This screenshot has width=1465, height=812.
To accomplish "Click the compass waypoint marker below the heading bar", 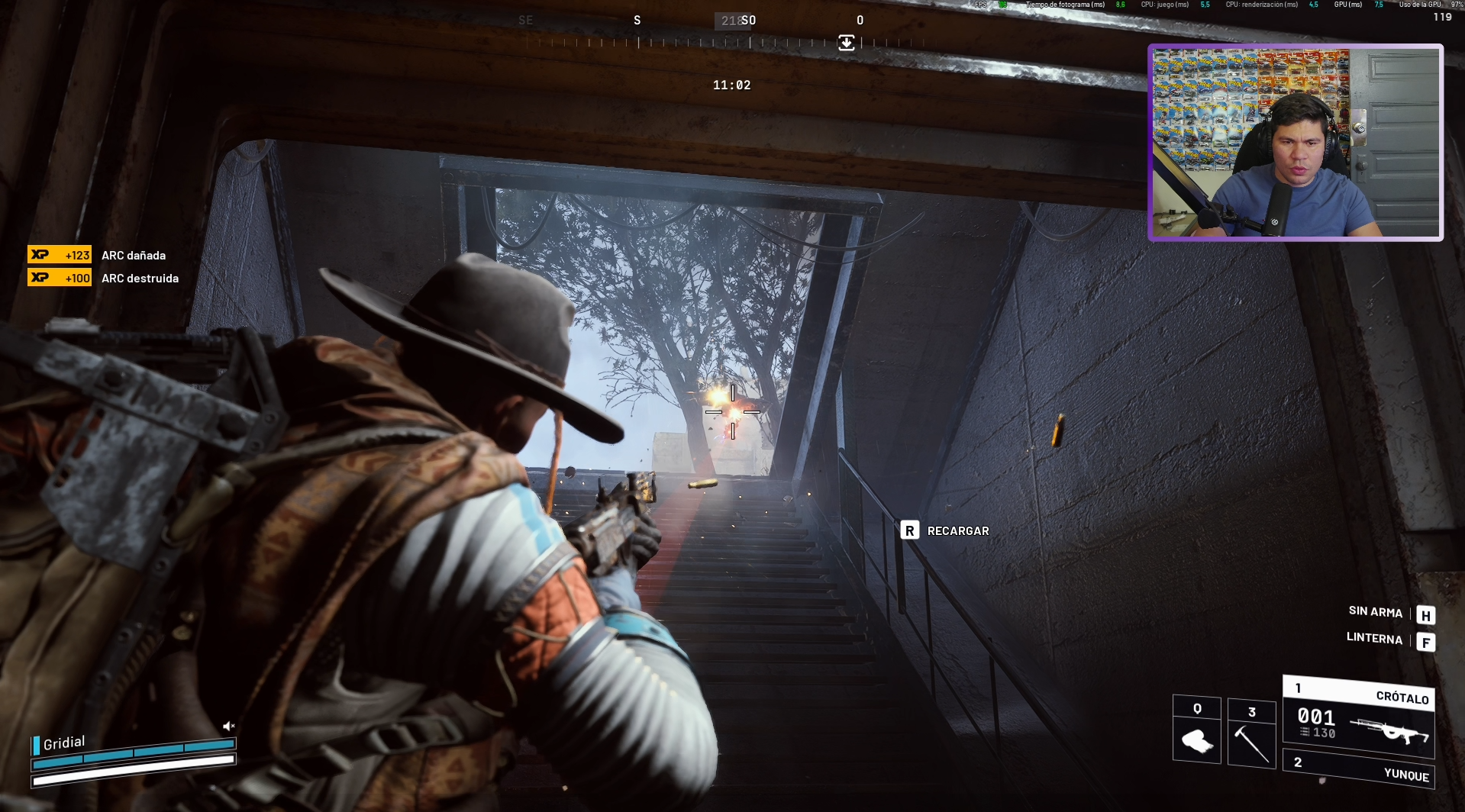I will (x=846, y=43).
